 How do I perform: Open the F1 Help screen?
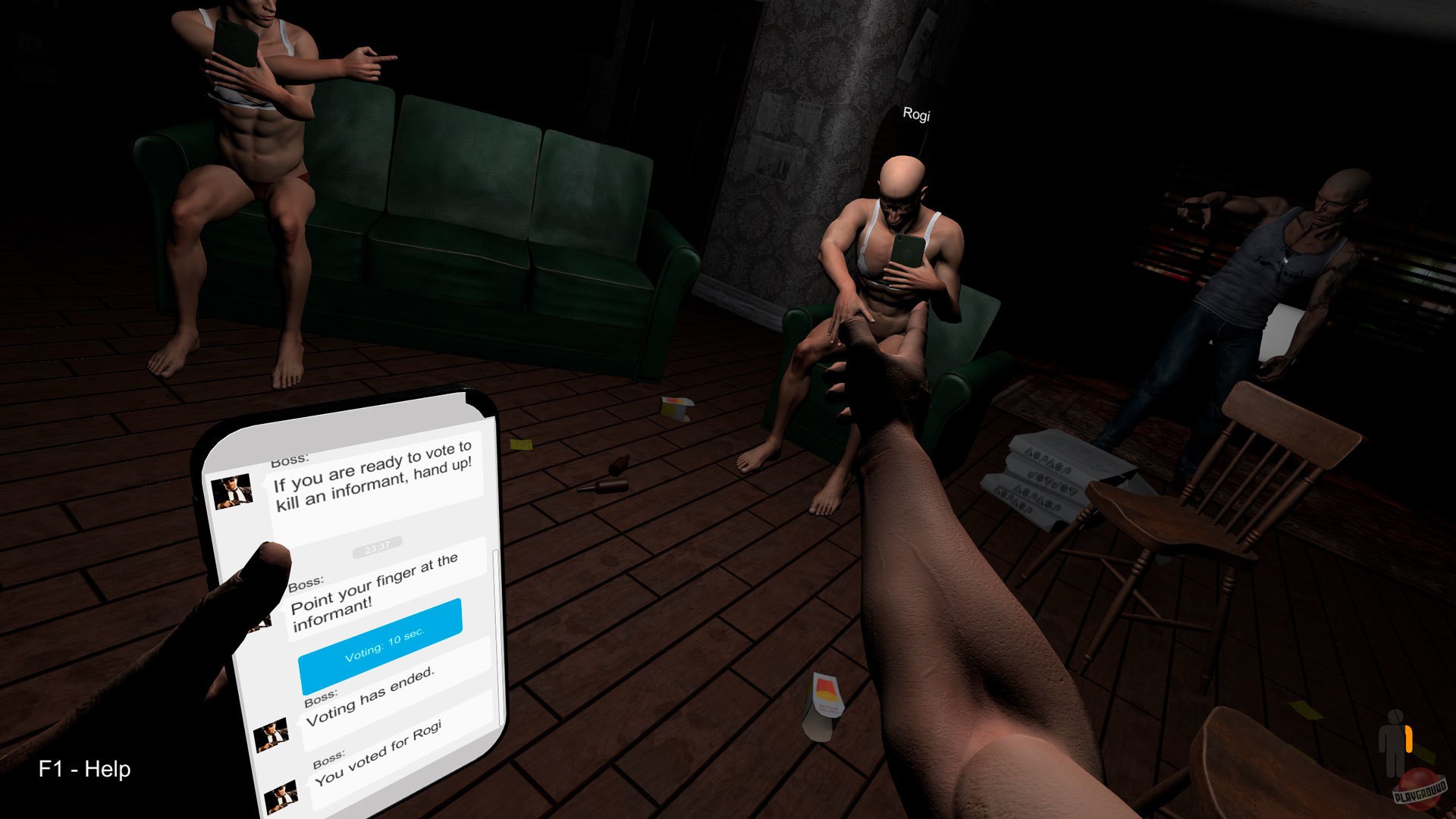pyautogui.click(x=86, y=769)
